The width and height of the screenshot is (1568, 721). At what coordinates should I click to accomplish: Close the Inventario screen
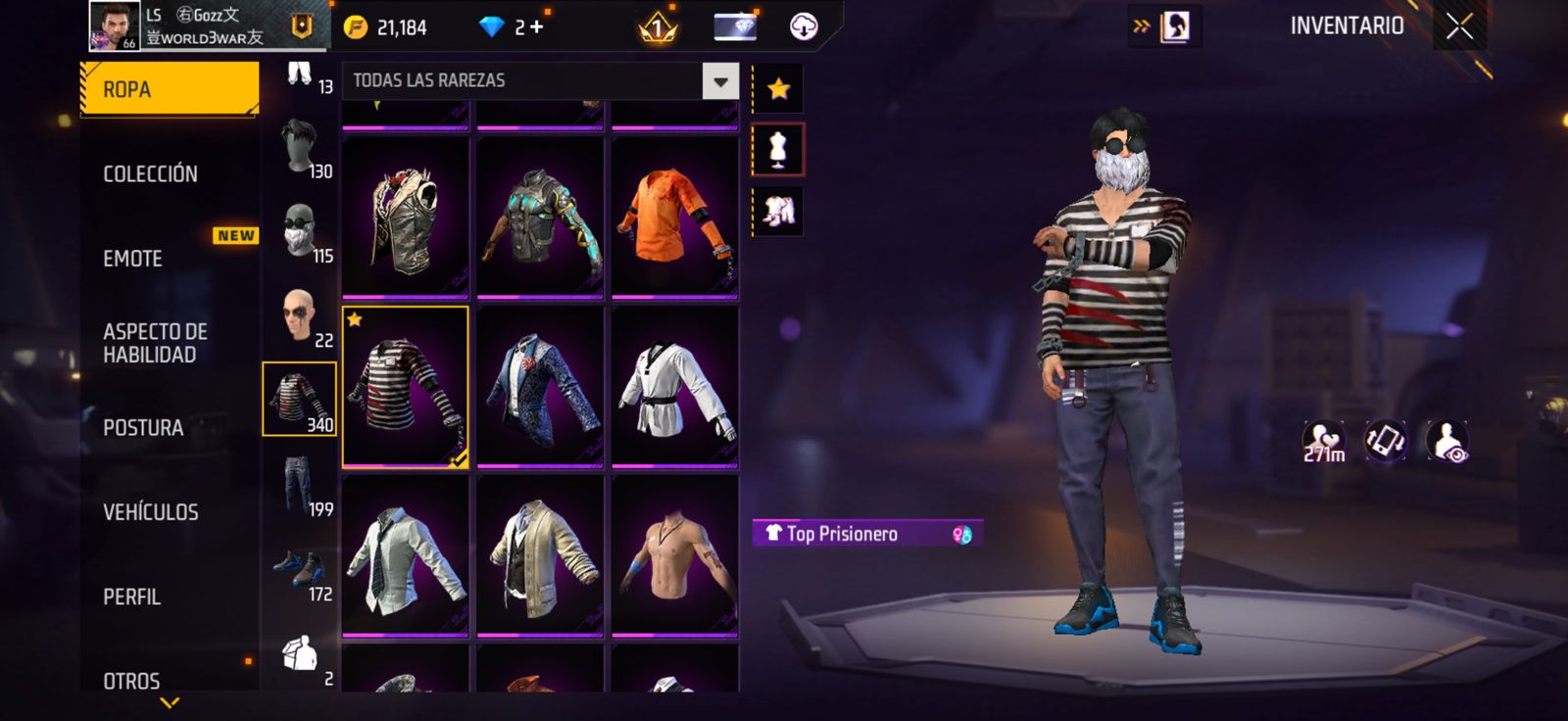click(1459, 26)
